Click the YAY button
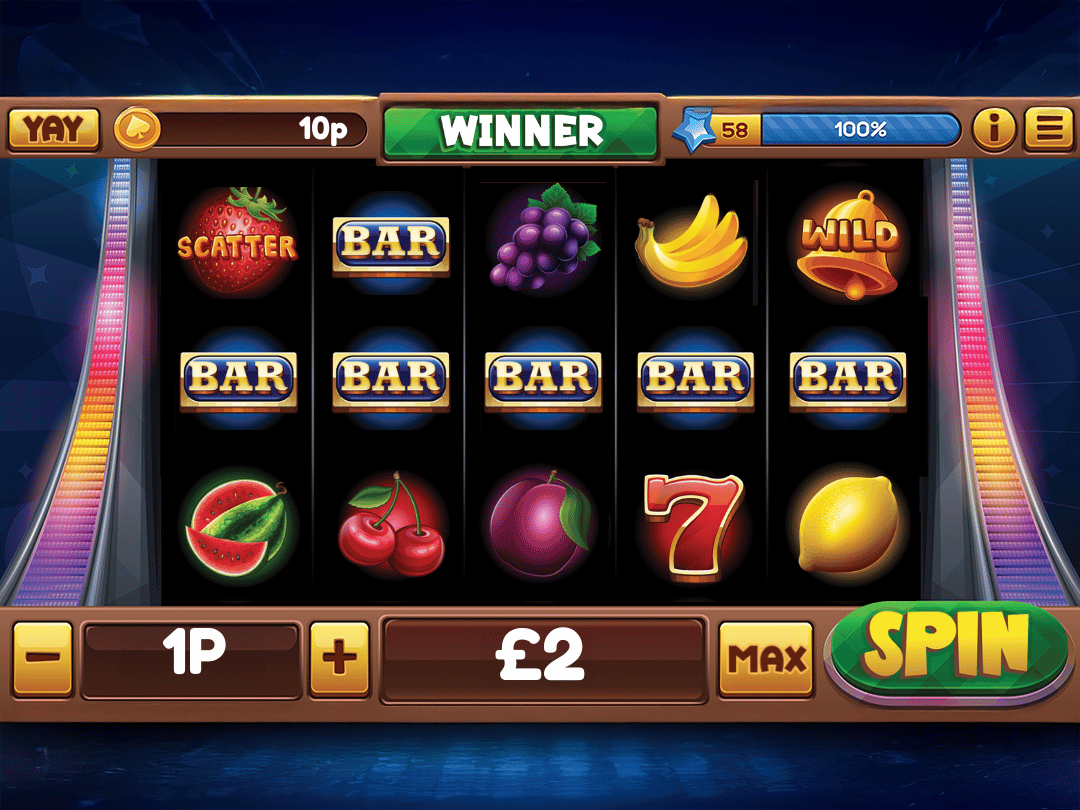This screenshot has width=1080, height=810. (53, 129)
